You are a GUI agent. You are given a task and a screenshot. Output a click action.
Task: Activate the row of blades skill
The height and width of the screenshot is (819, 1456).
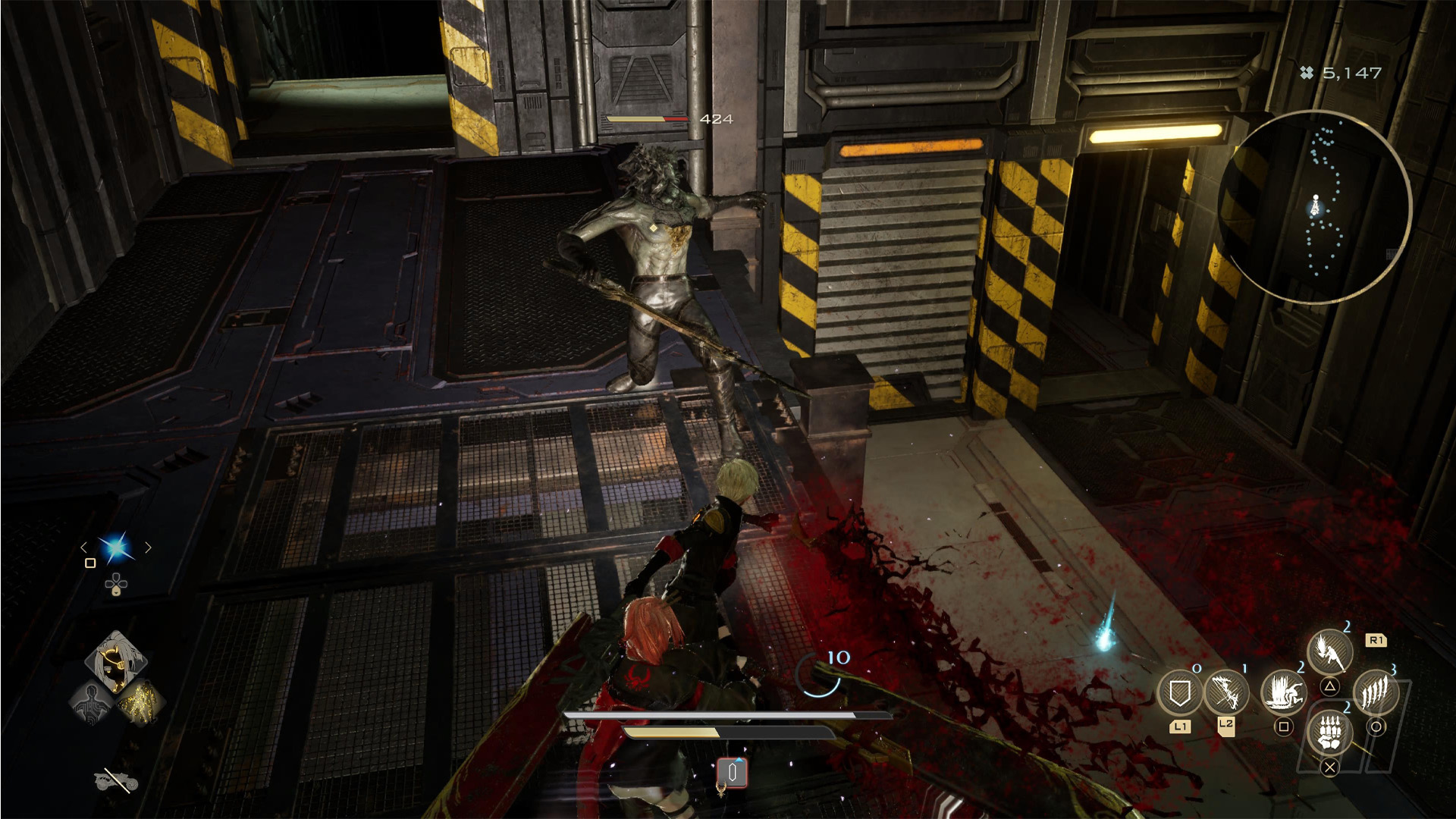pyautogui.click(x=1376, y=692)
